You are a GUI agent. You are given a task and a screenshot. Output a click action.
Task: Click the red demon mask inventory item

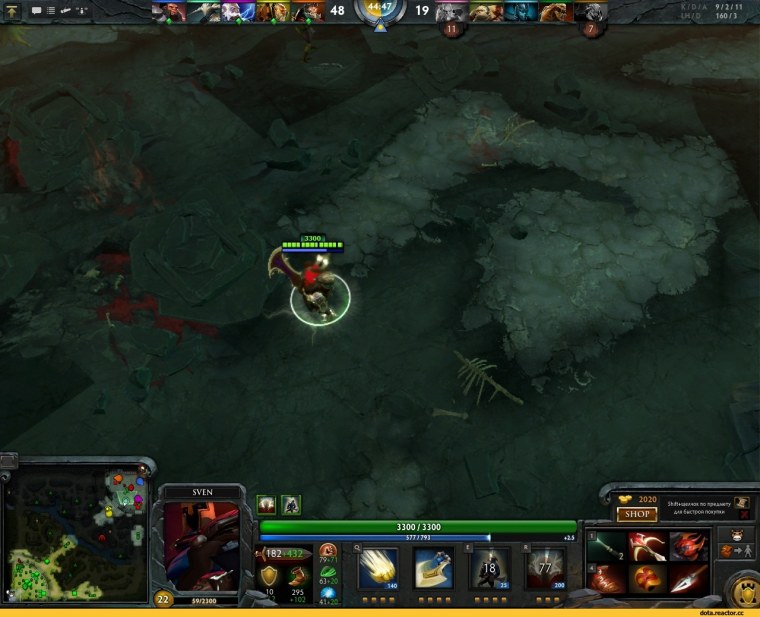click(689, 546)
